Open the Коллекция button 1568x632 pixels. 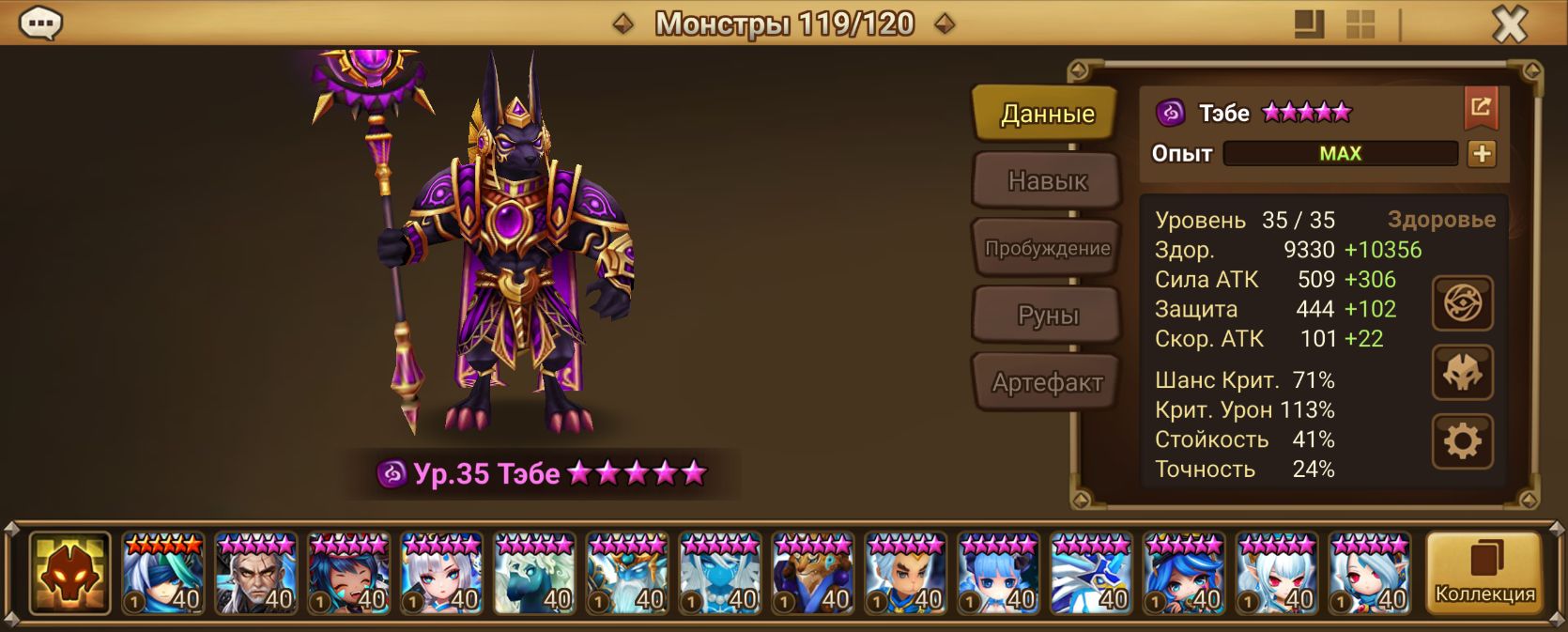click(1484, 573)
